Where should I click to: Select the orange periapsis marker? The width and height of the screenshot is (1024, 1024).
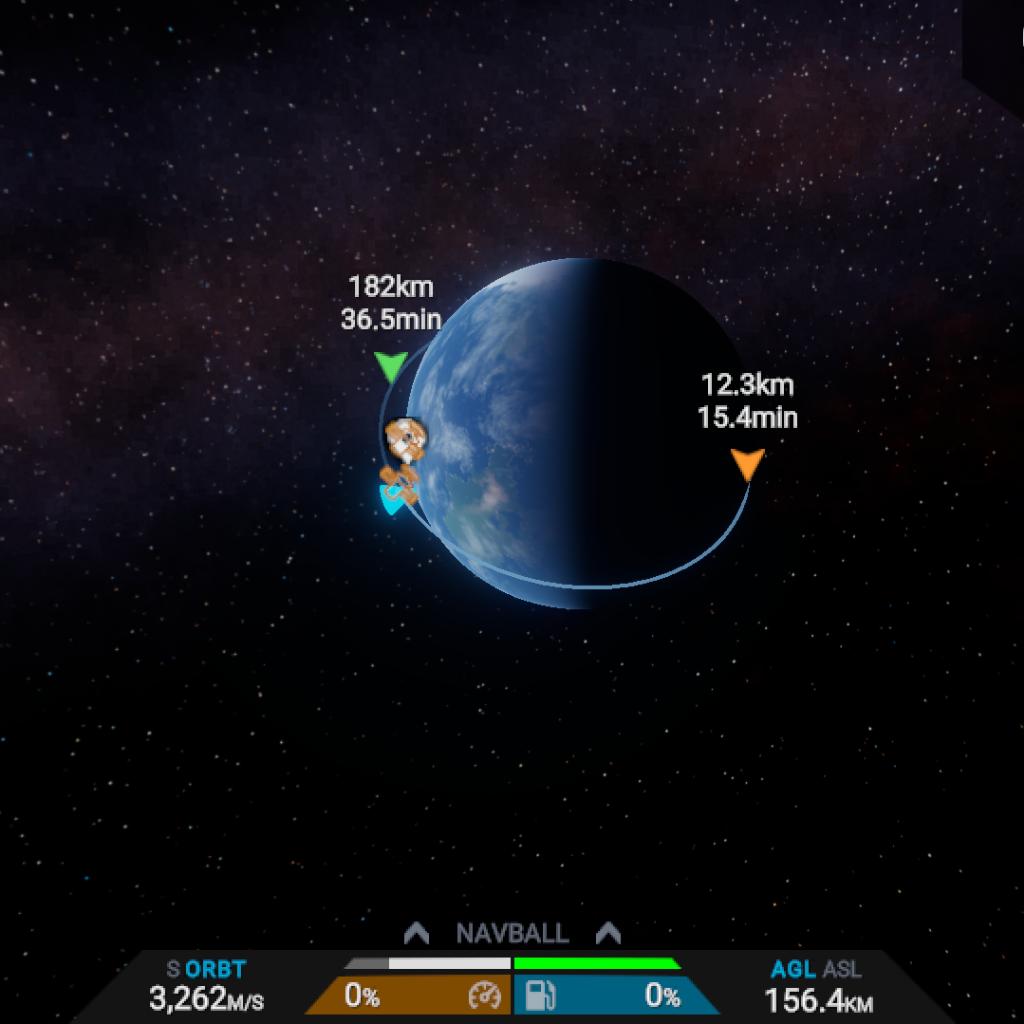tap(747, 464)
